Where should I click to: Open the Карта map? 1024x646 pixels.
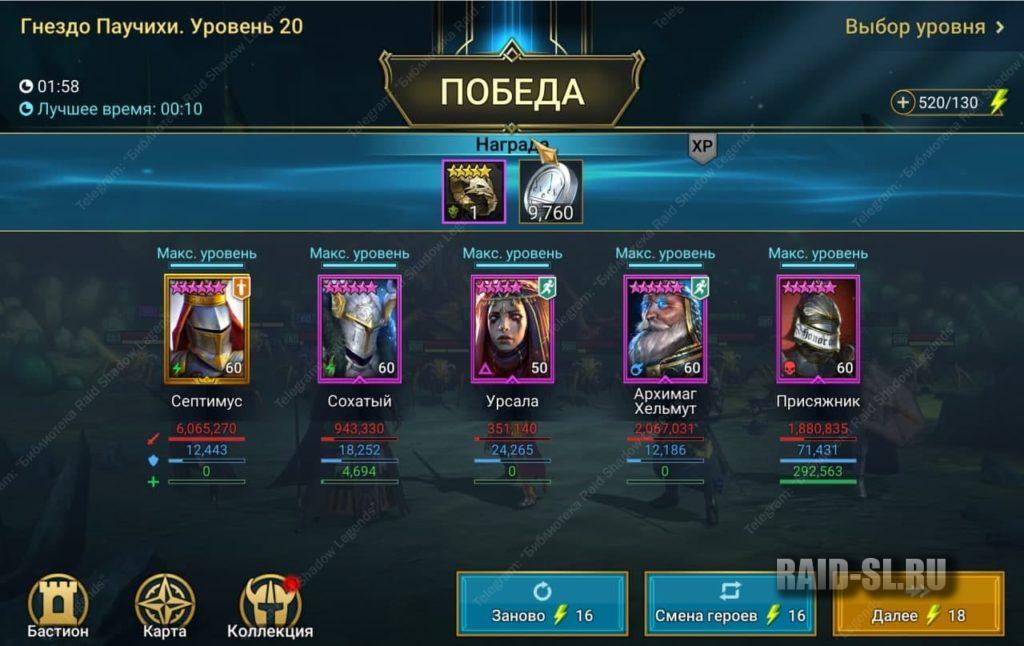164,606
